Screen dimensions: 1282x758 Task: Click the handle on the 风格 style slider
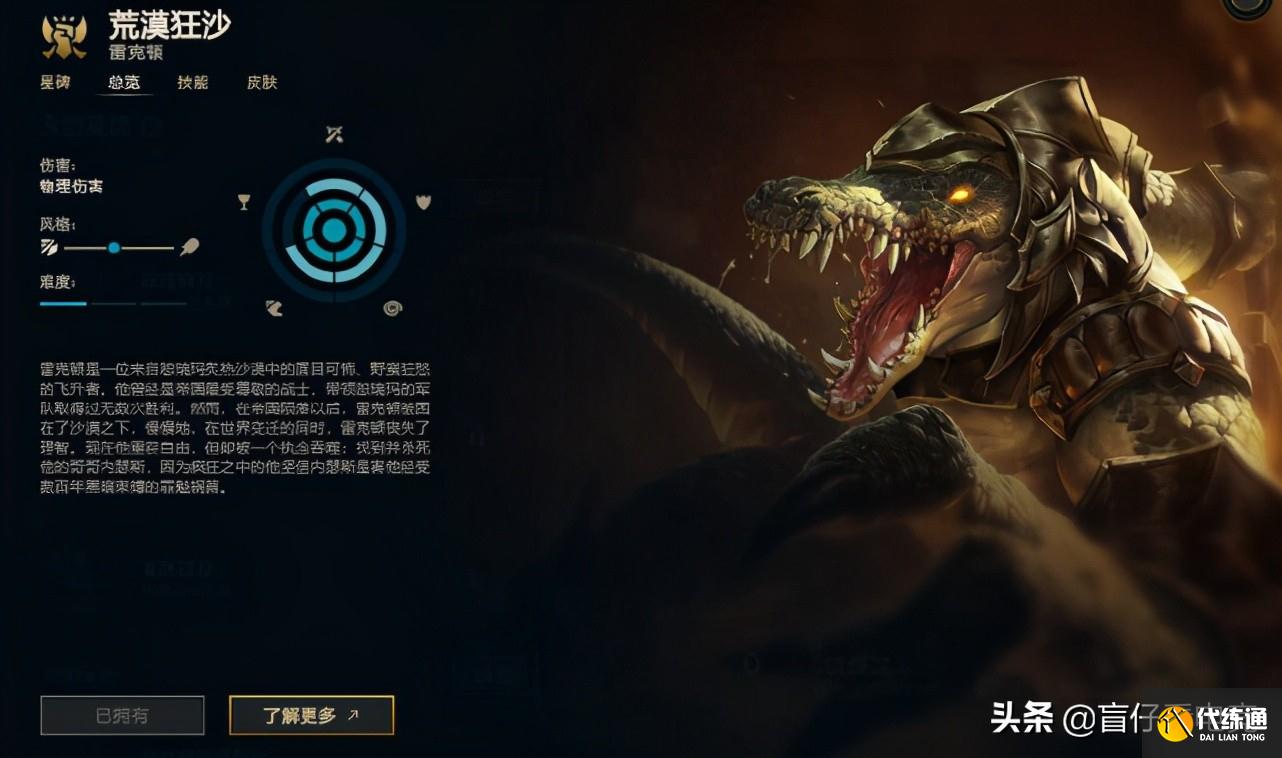tap(115, 247)
